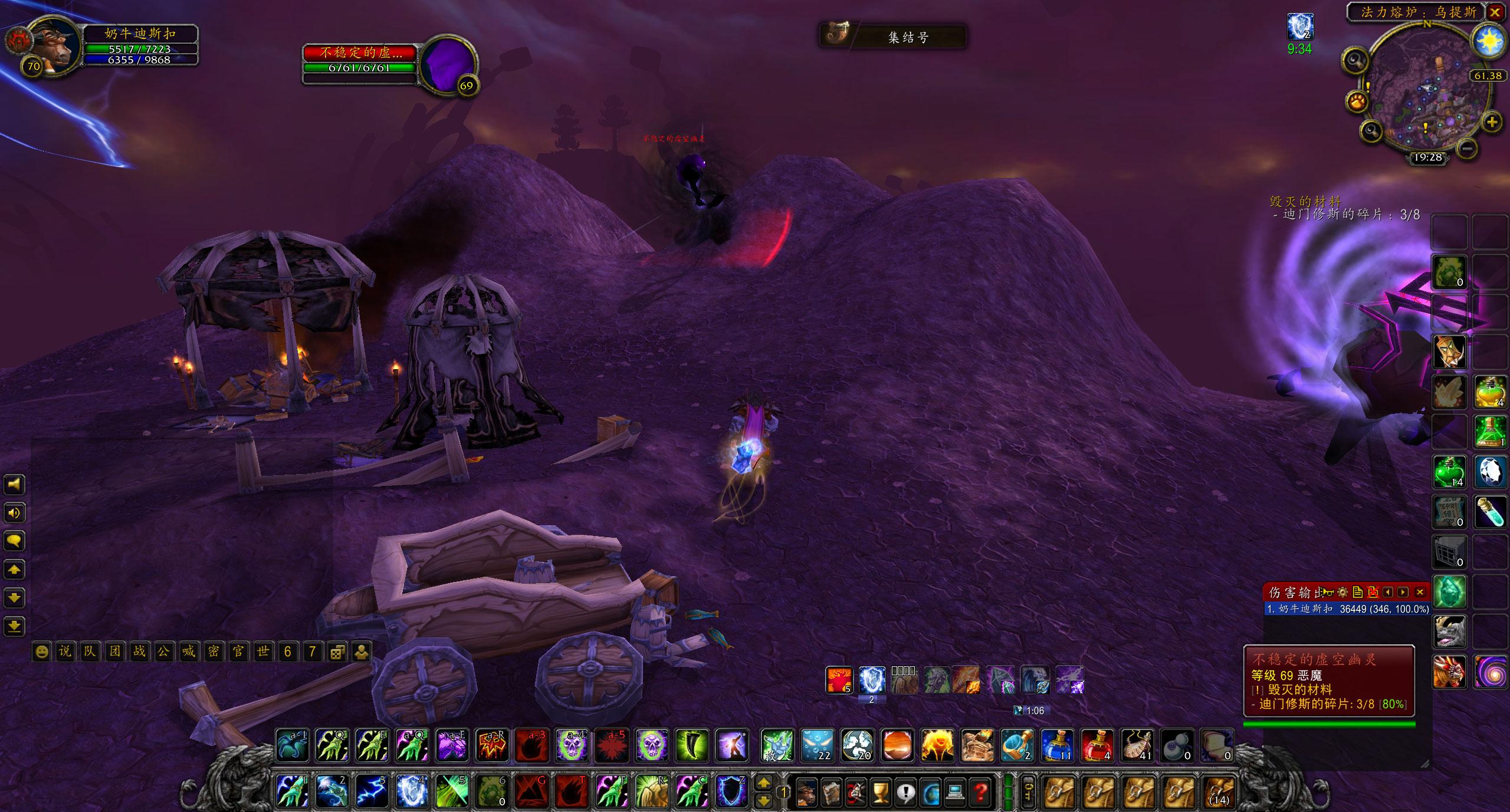1510x812 pixels.
Task: Use the blue mana potion with count 11
Action: (x=1057, y=745)
